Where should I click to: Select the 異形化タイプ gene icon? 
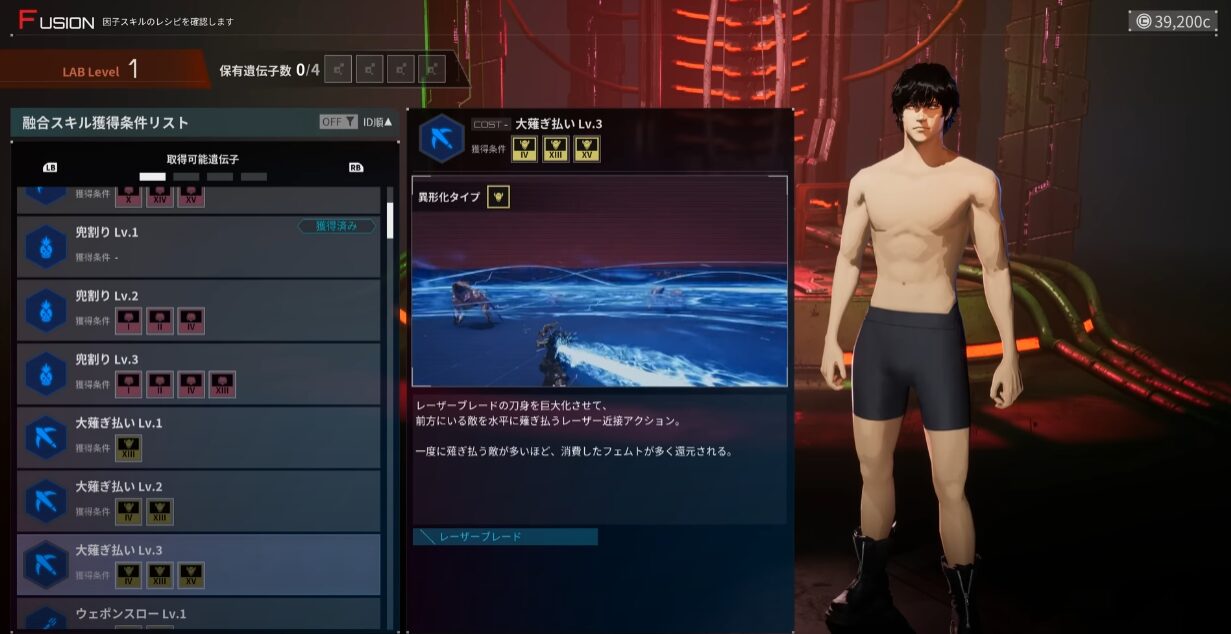click(x=498, y=197)
